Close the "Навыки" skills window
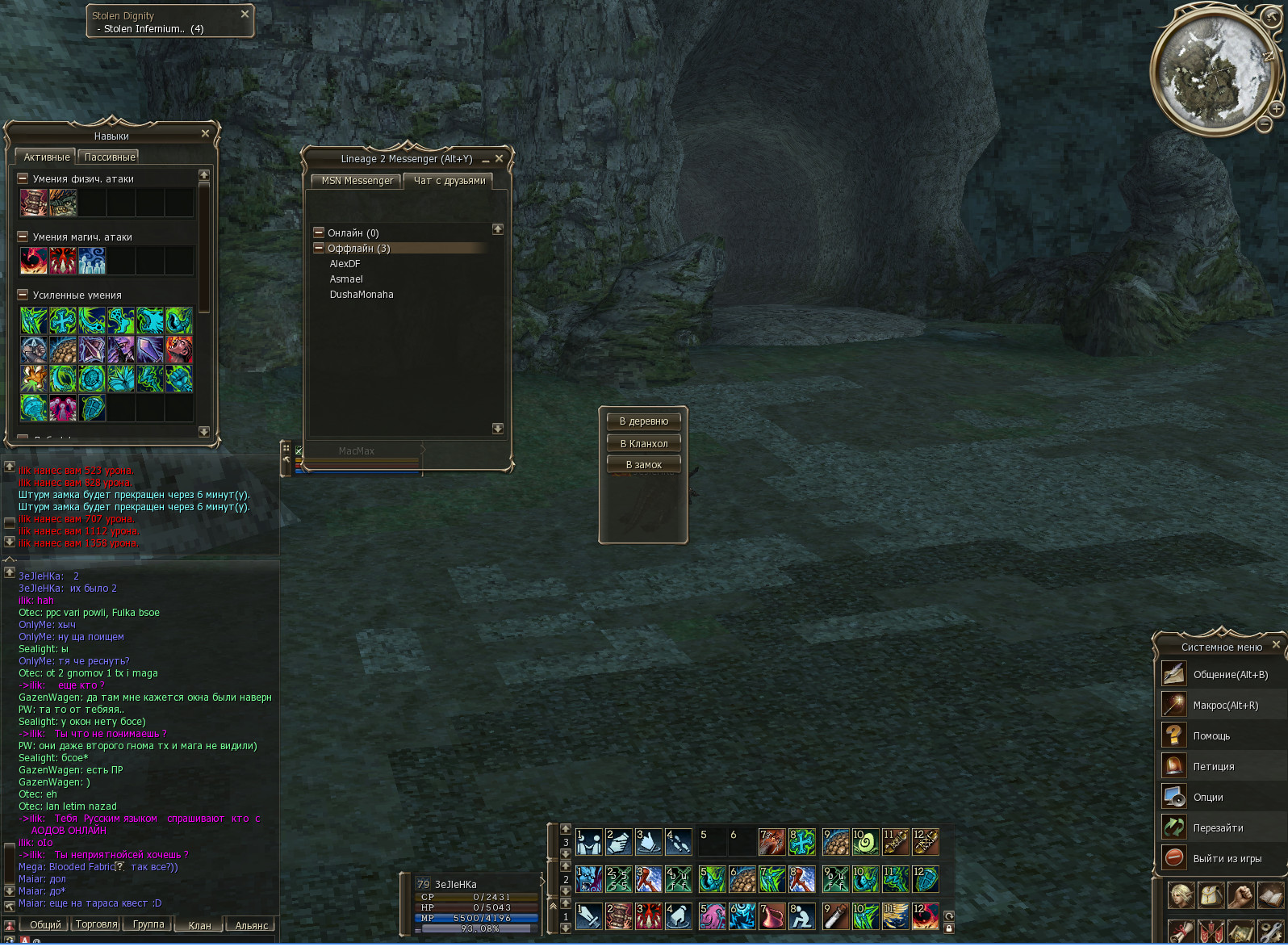Viewport: 1288px width, 951px height. (205, 133)
